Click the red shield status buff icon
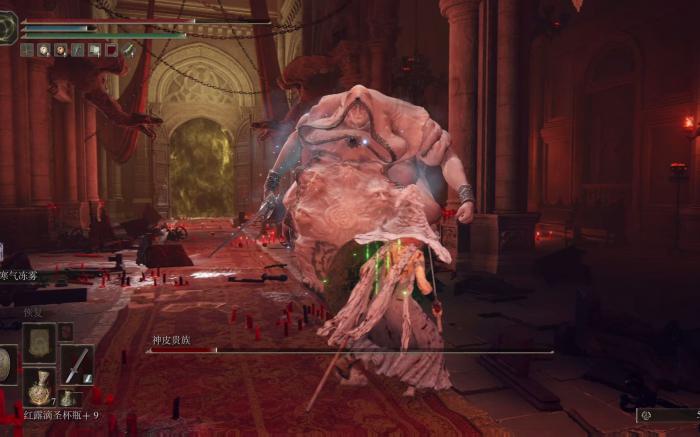The width and height of the screenshot is (700, 437). coord(111,49)
